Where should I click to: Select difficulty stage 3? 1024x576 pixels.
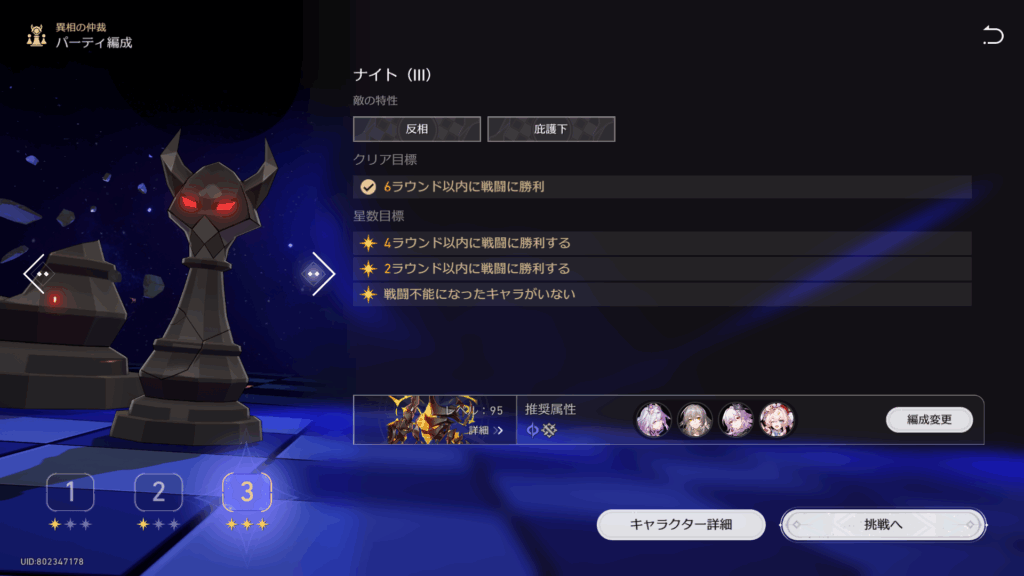[x=246, y=492]
